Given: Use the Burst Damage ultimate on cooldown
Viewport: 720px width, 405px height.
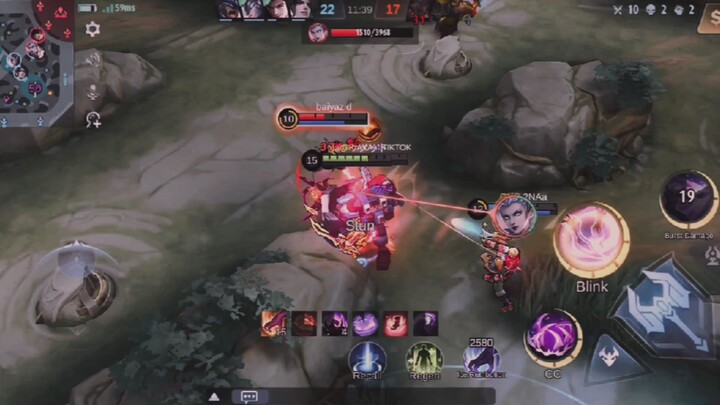Looking at the screenshot, I should (x=688, y=198).
